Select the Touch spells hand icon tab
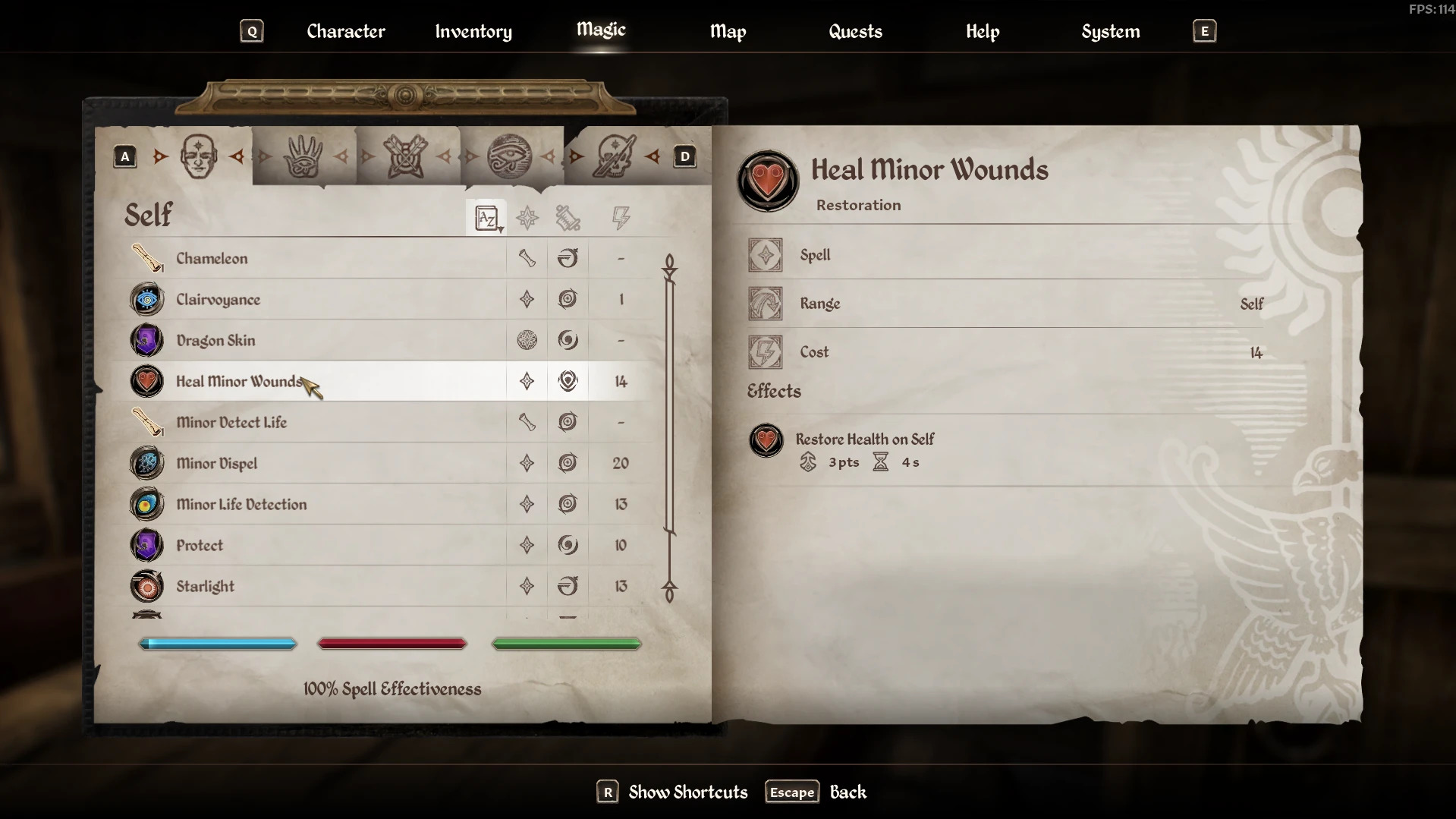This screenshot has width=1456, height=819. [x=303, y=156]
